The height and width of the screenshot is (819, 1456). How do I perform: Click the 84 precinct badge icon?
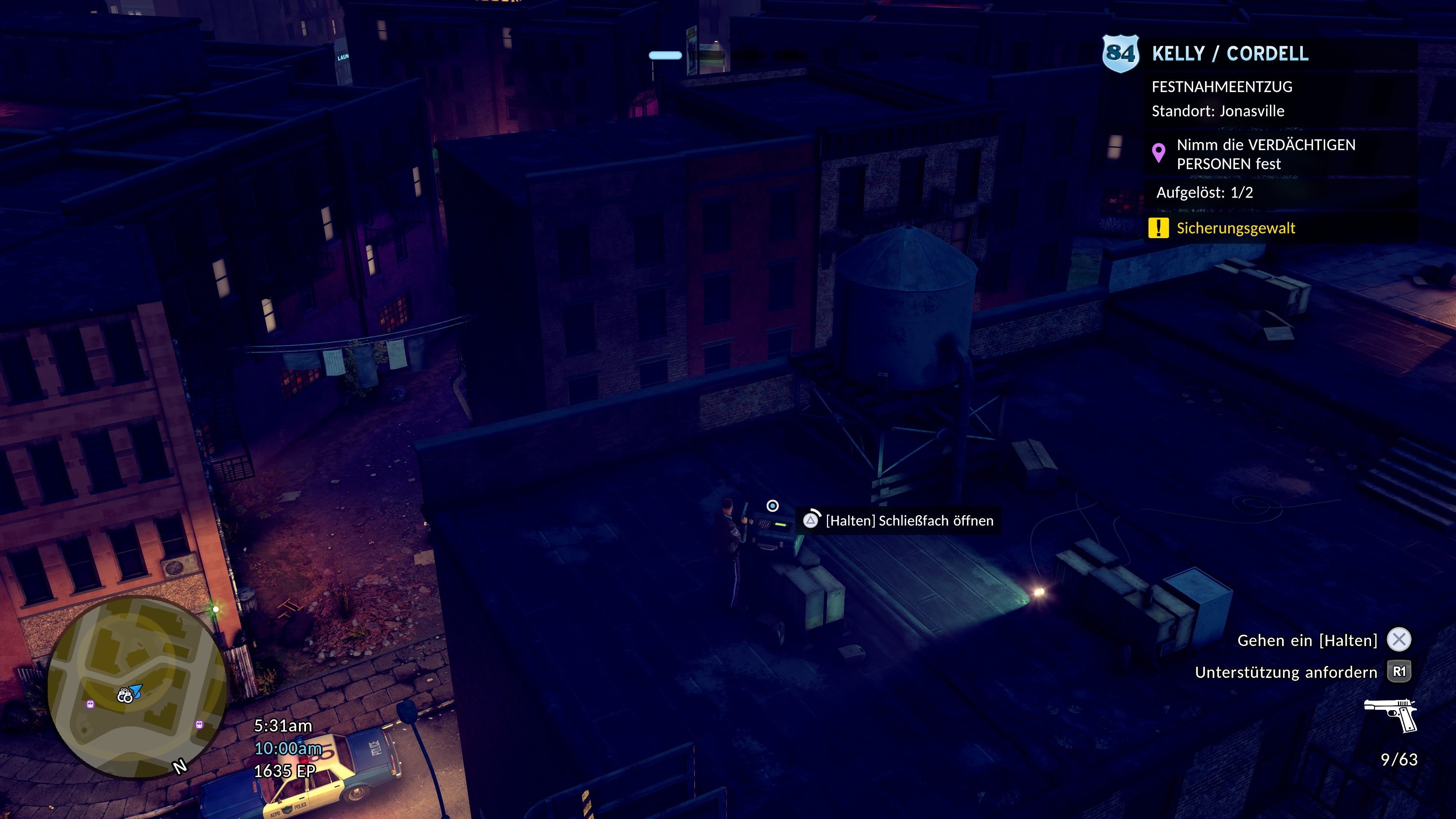[1120, 53]
